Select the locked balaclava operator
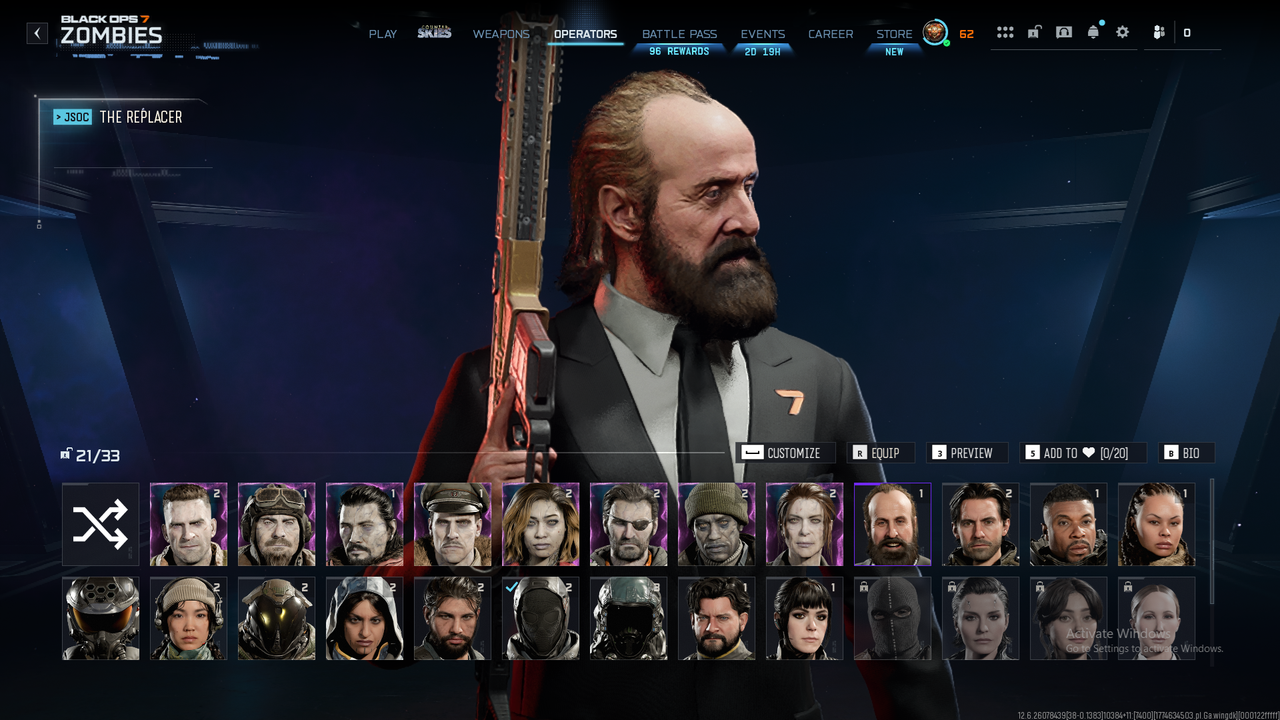Image resolution: width=1280 pixels, height=720 pixels. pyautogui.click(x=892, y=618)
